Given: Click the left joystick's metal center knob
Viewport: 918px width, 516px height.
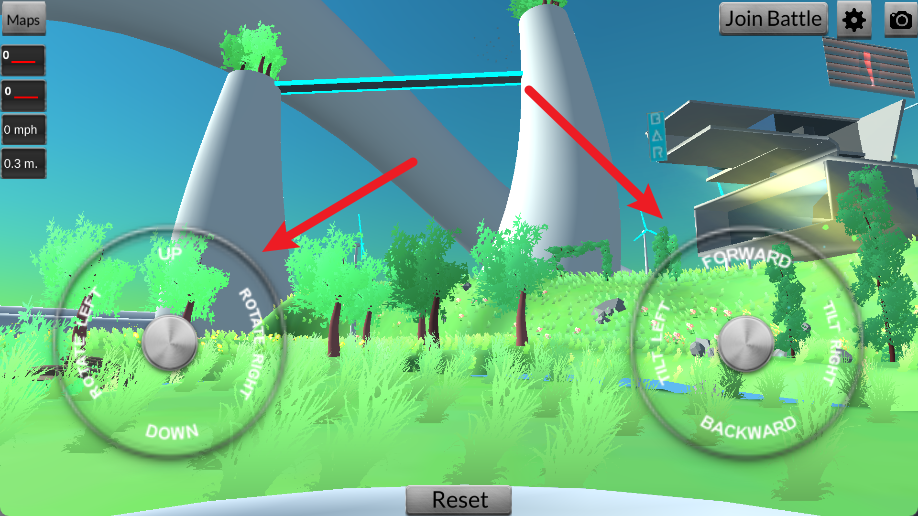Looking at the screenshot, I should coord(171,343).
